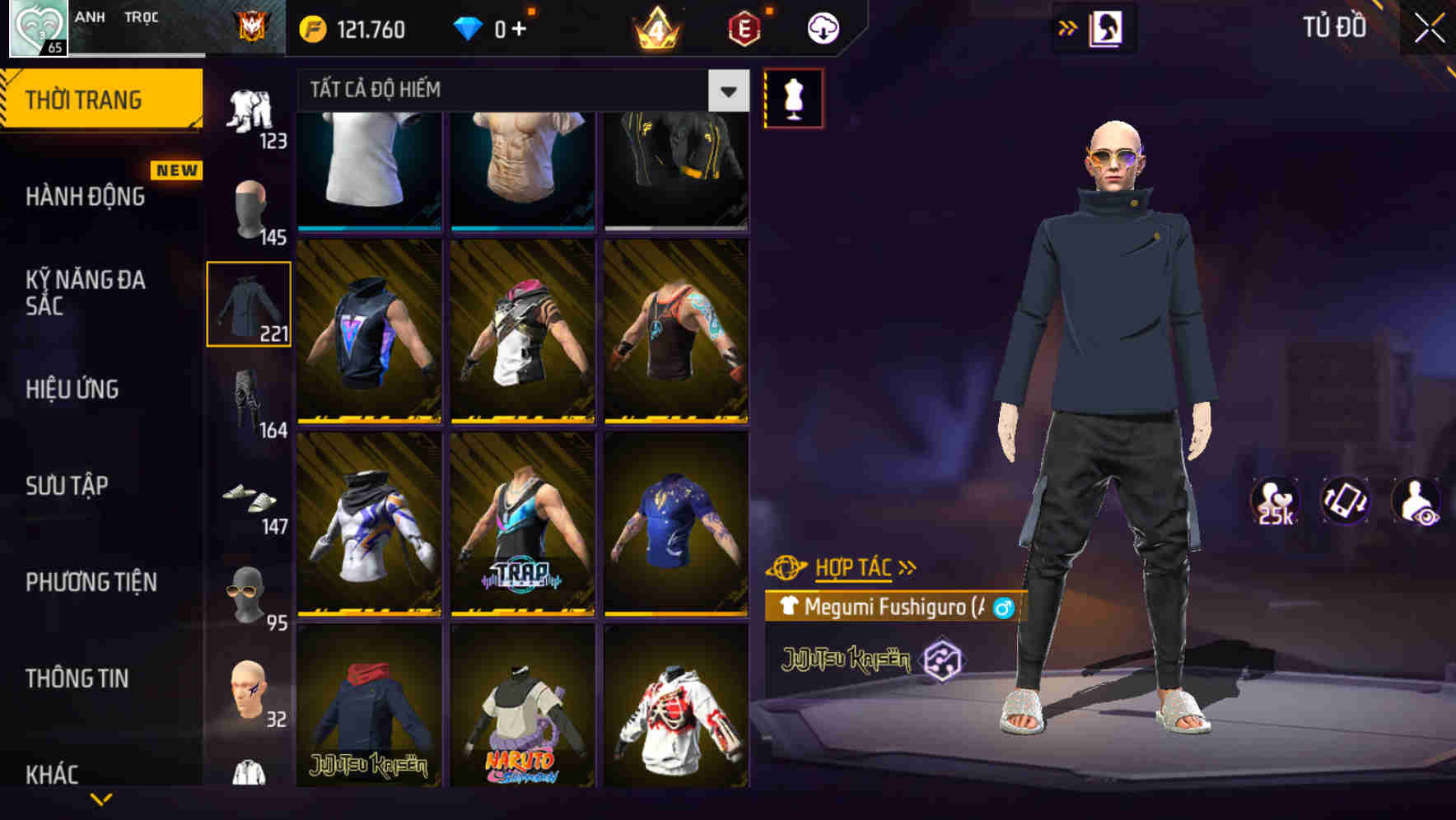Select the Megumi Fushiguro bundle entry
The height and width of the screenshot is (820, 1456).
(x=889, y=609)
